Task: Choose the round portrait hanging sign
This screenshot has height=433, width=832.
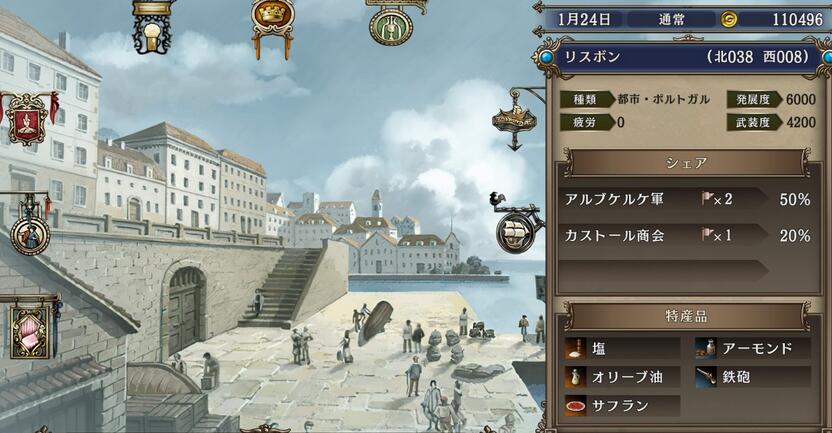Action: [x=30, y=236]
